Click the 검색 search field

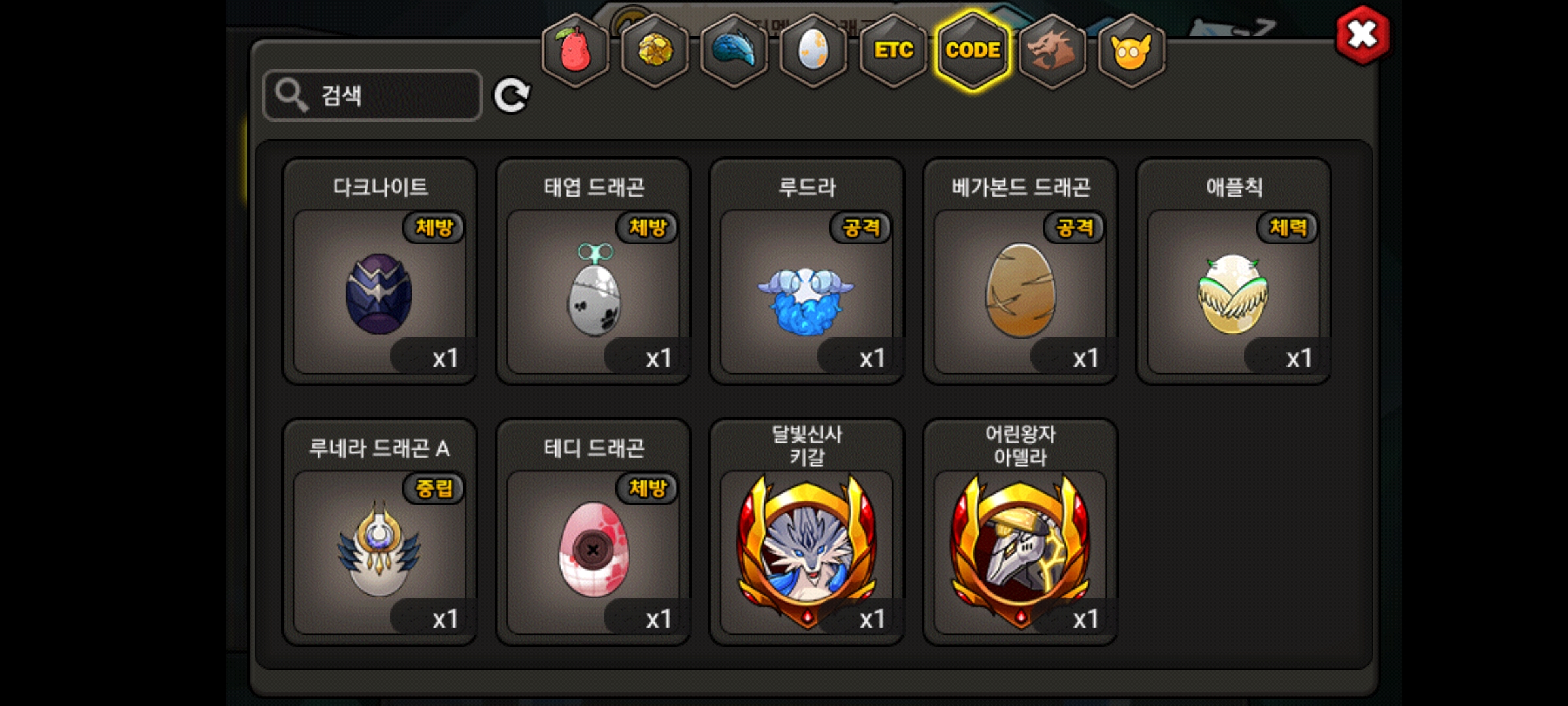pyautogui.click(x=372, y=95)
